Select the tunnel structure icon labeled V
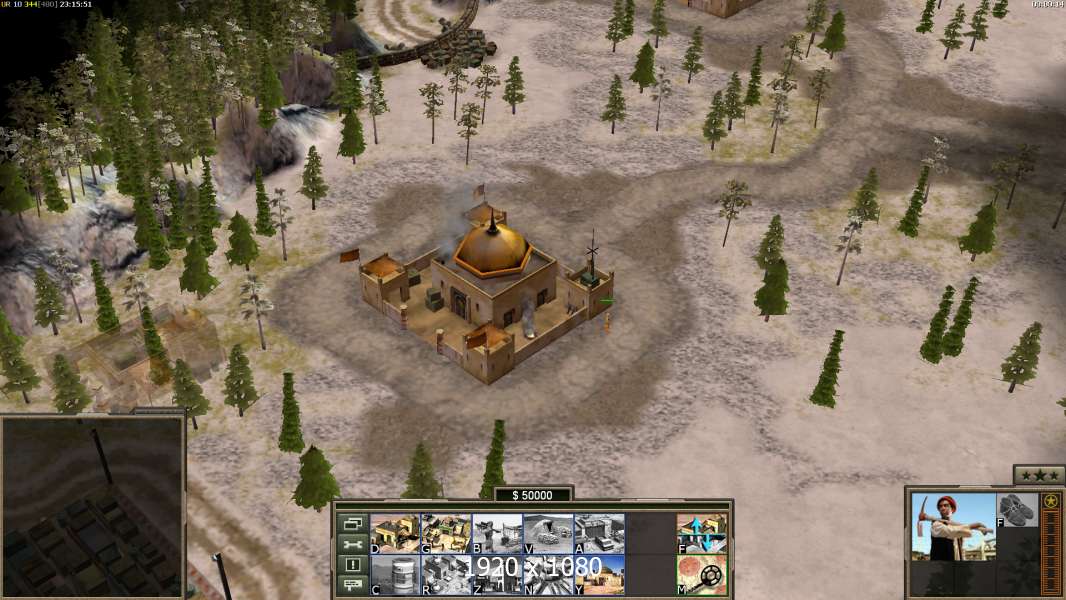The width and height of the screenshot is (1066, 600). tap(548, 533)
